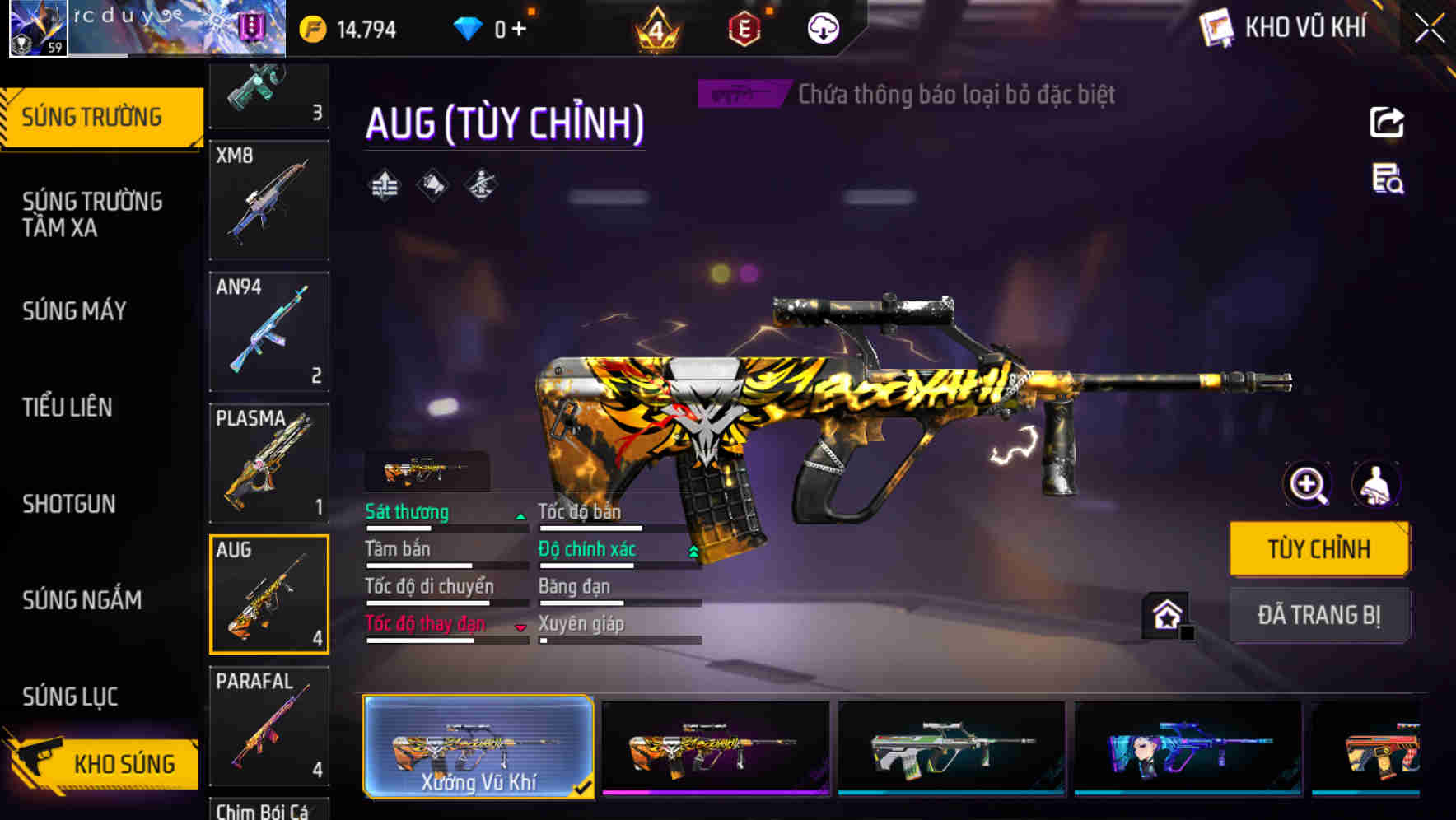This screenshot has height=820, width=1456.
Task: Open the Súng Máy weapon category
Action: coord(75,311)
